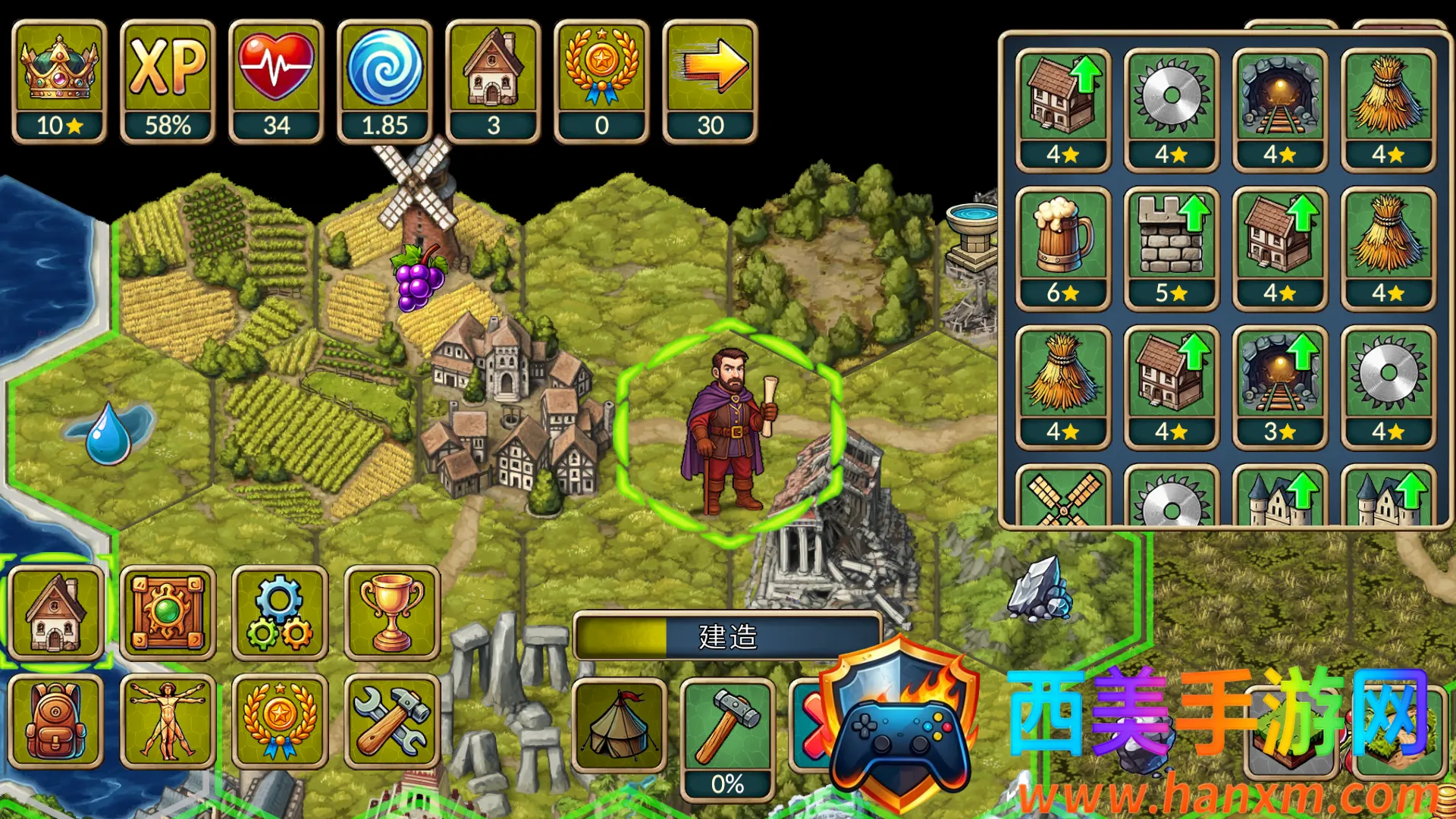
Task: Choose the stone wall upgrade 5-star card
Action: tap(1172, 247)
